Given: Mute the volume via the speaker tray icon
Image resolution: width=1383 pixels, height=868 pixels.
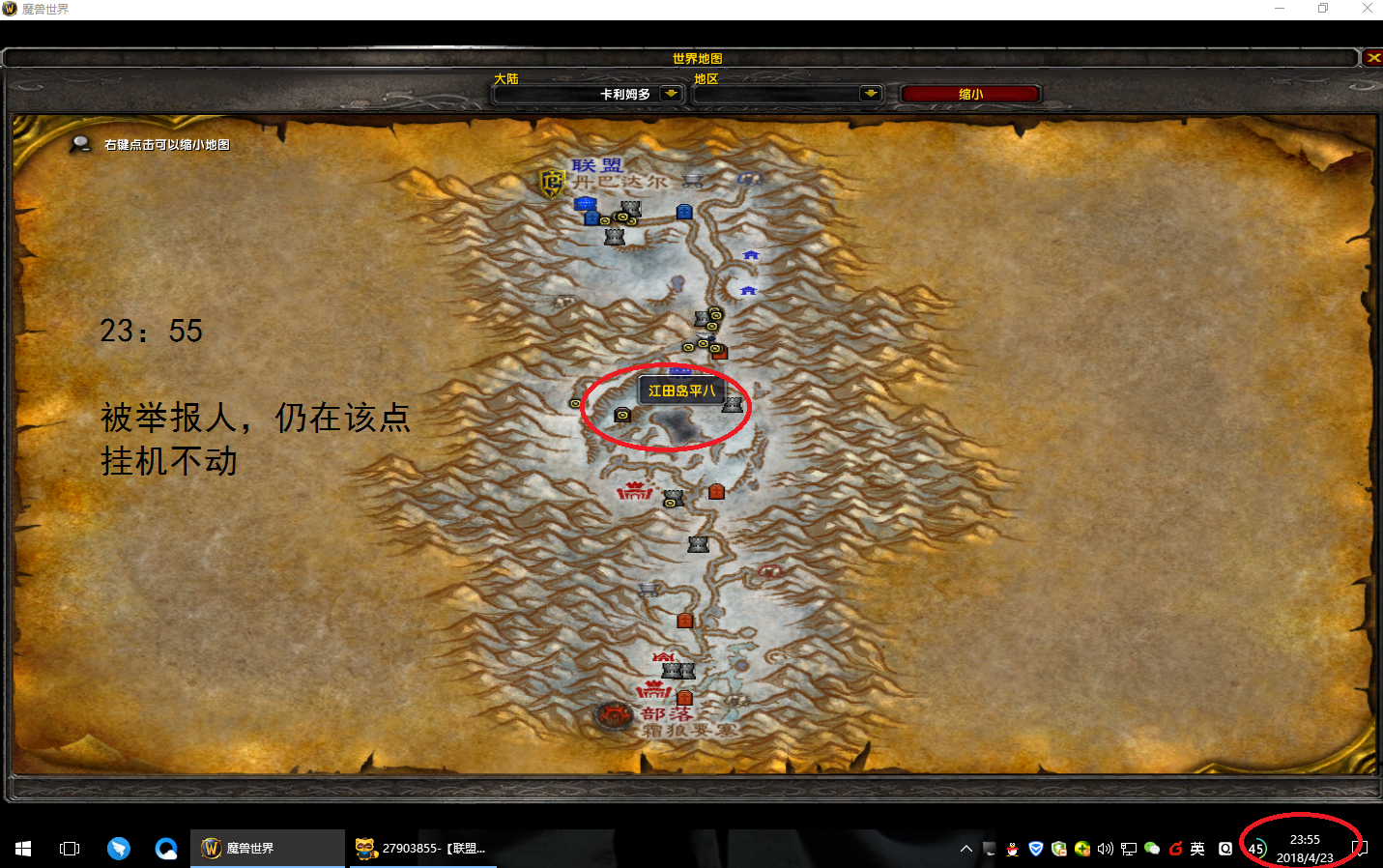Looking at the screenshot, I should (1106, 848).
